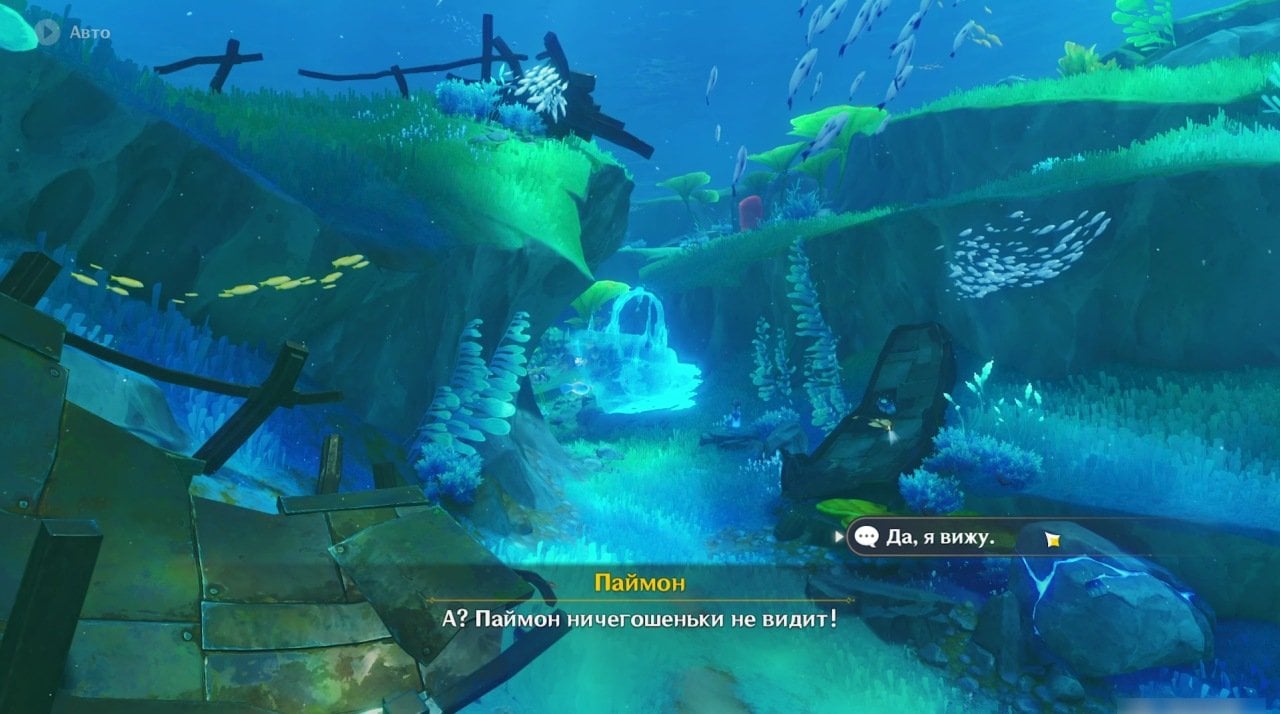
Task: Choose the reply "Да, я вижу."
Action: 940,538
